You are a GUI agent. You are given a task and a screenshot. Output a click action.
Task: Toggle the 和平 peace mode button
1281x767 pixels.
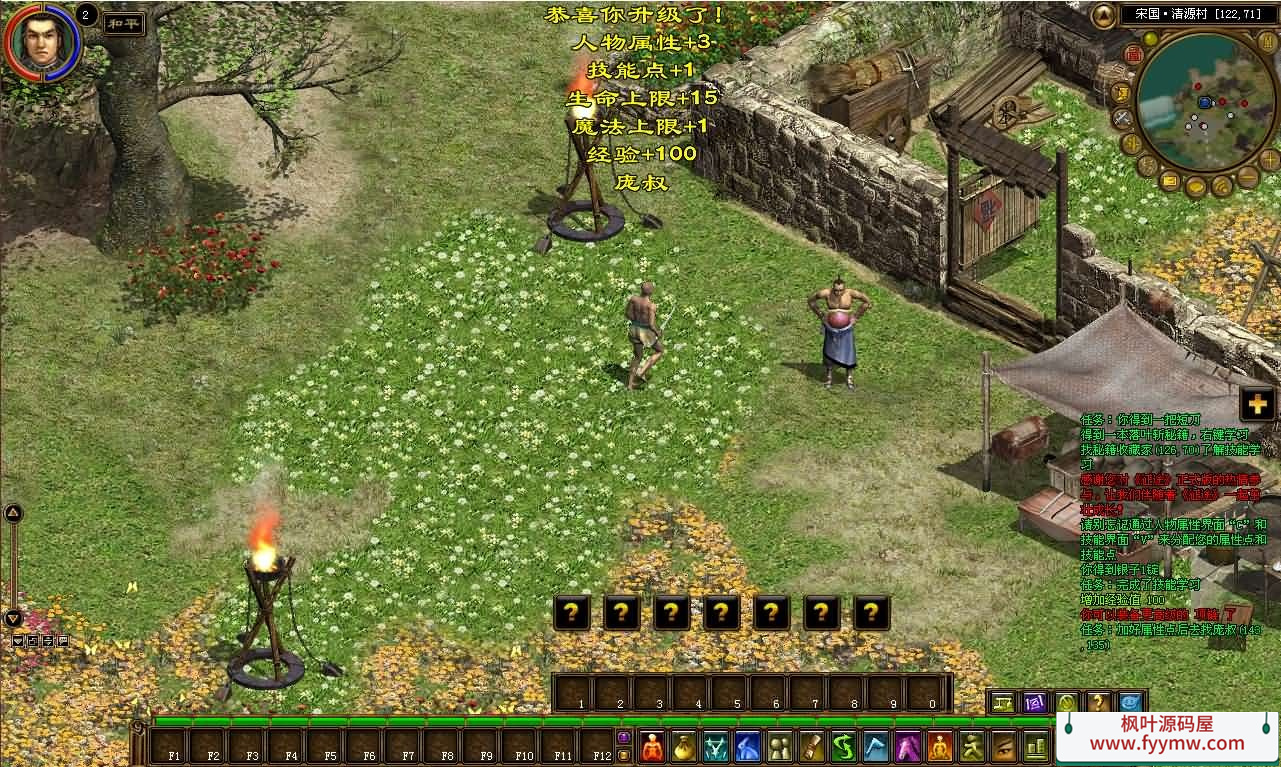125,22
